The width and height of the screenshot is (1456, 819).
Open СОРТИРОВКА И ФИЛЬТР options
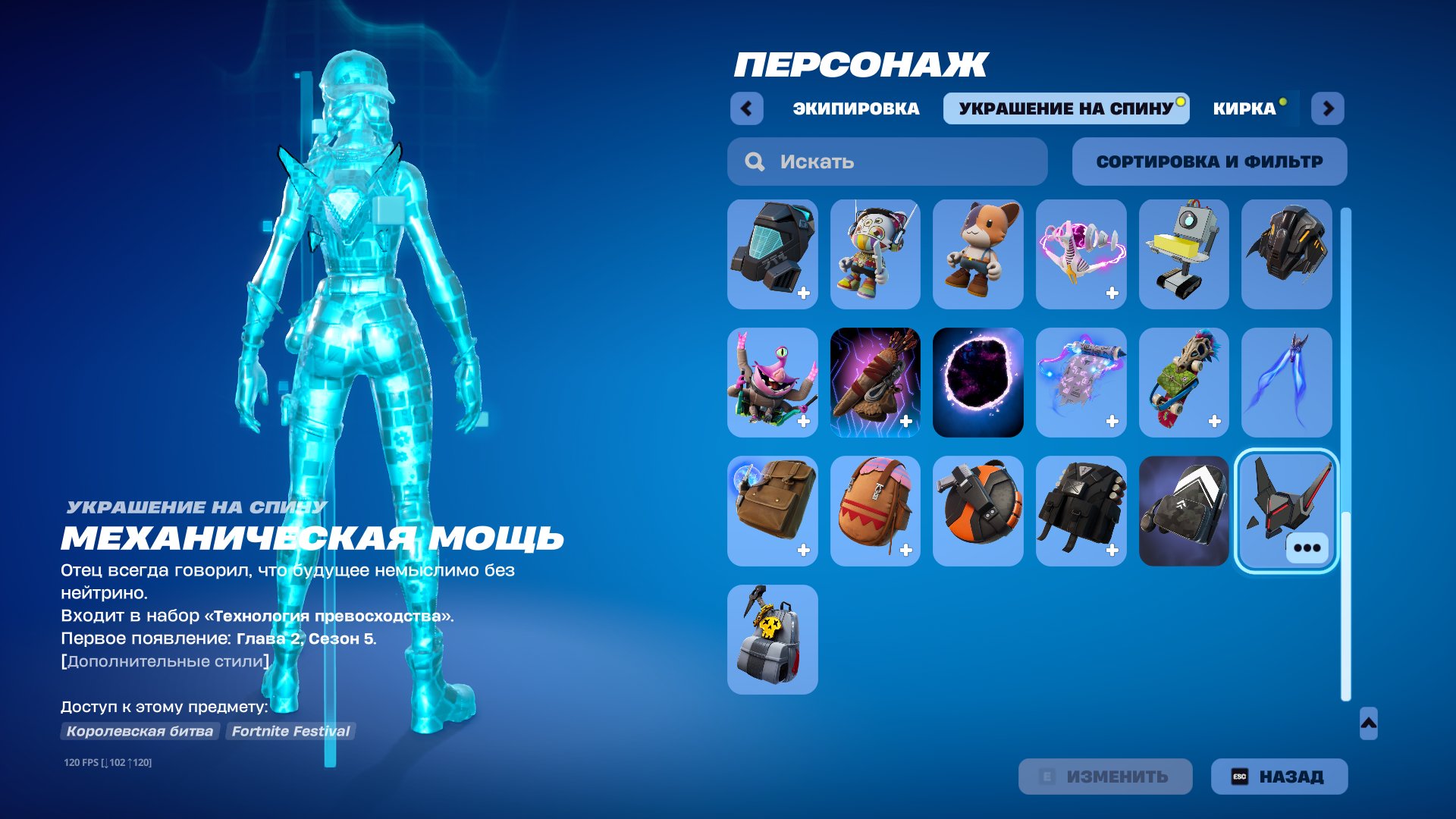pyautogui.click(x=1209, y=161)
